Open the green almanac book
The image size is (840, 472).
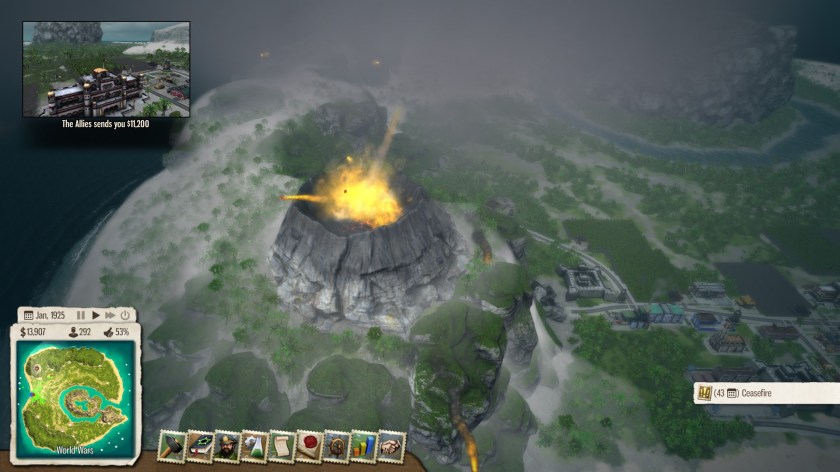coord(200,446)
